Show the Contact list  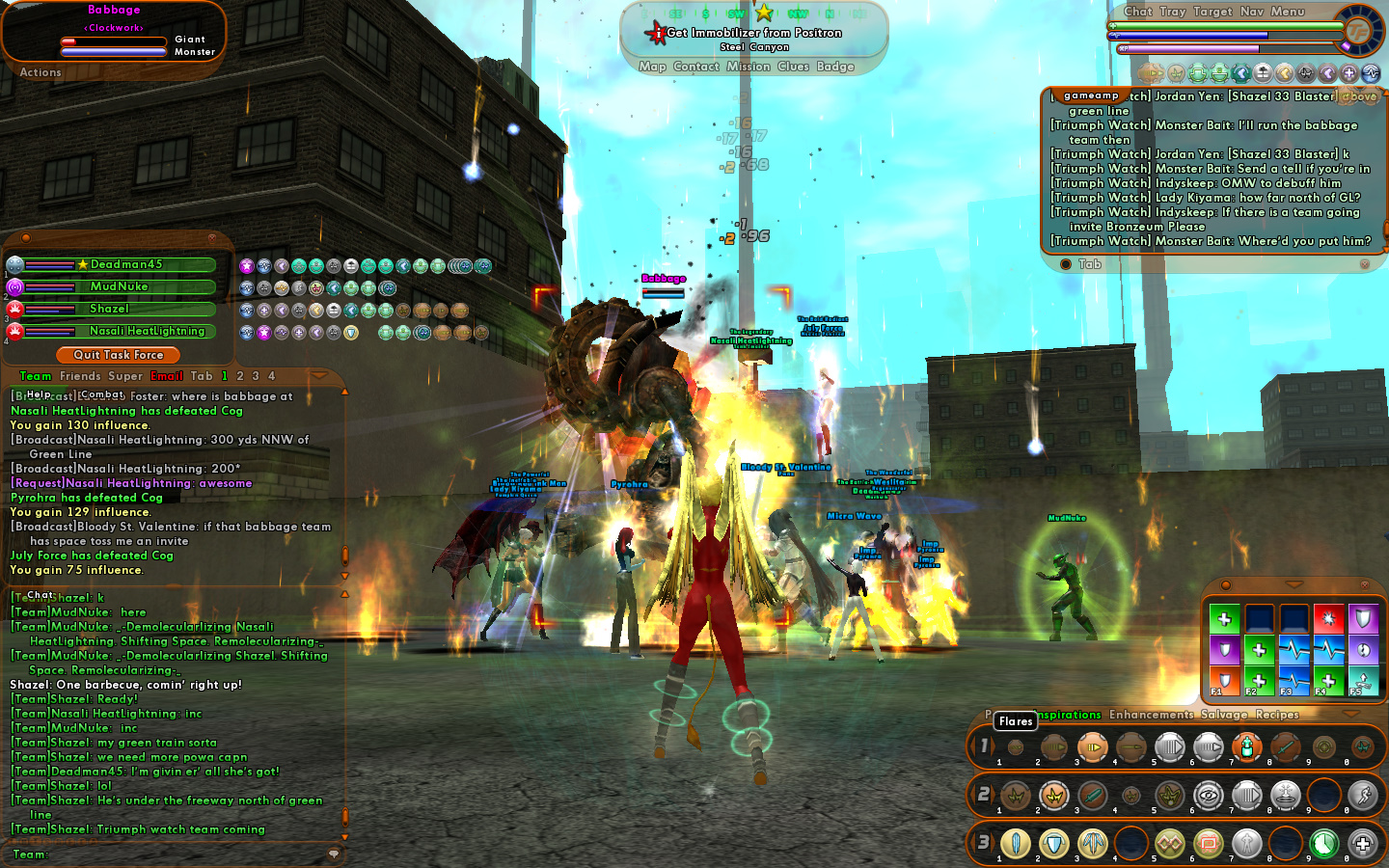click(x=696, y=67)
